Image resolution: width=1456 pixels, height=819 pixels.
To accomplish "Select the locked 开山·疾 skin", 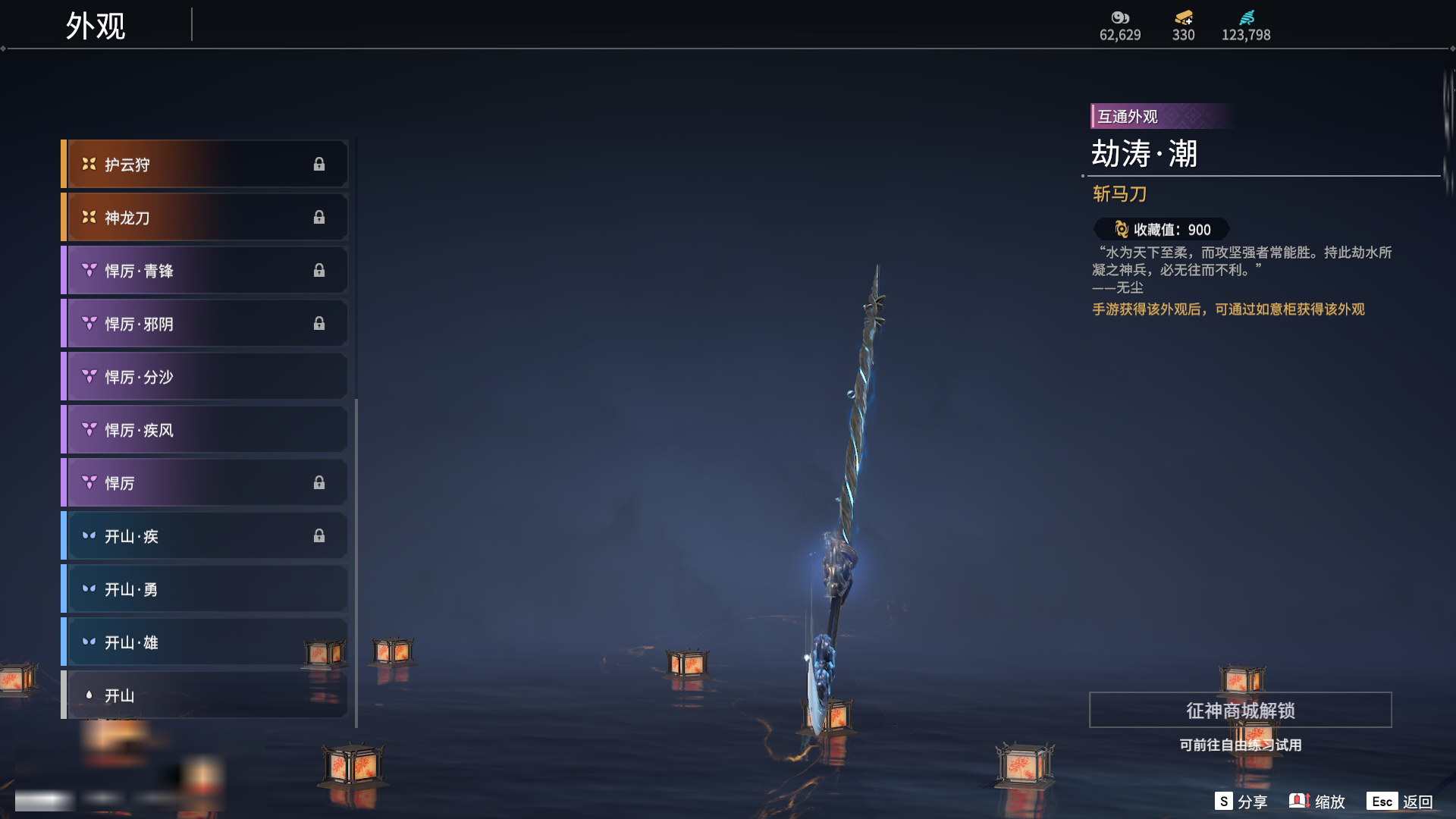I will [x=205, y=536].
